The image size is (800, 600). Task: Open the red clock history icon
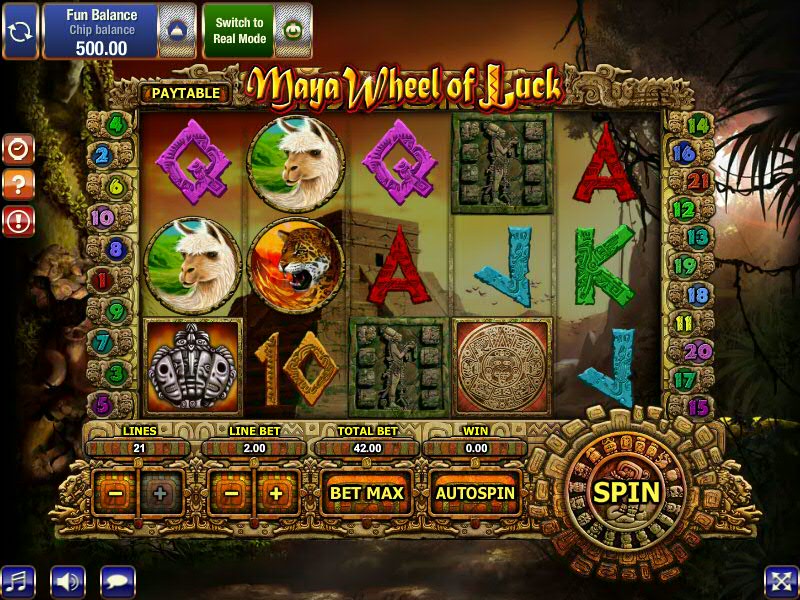click(19, 150)
